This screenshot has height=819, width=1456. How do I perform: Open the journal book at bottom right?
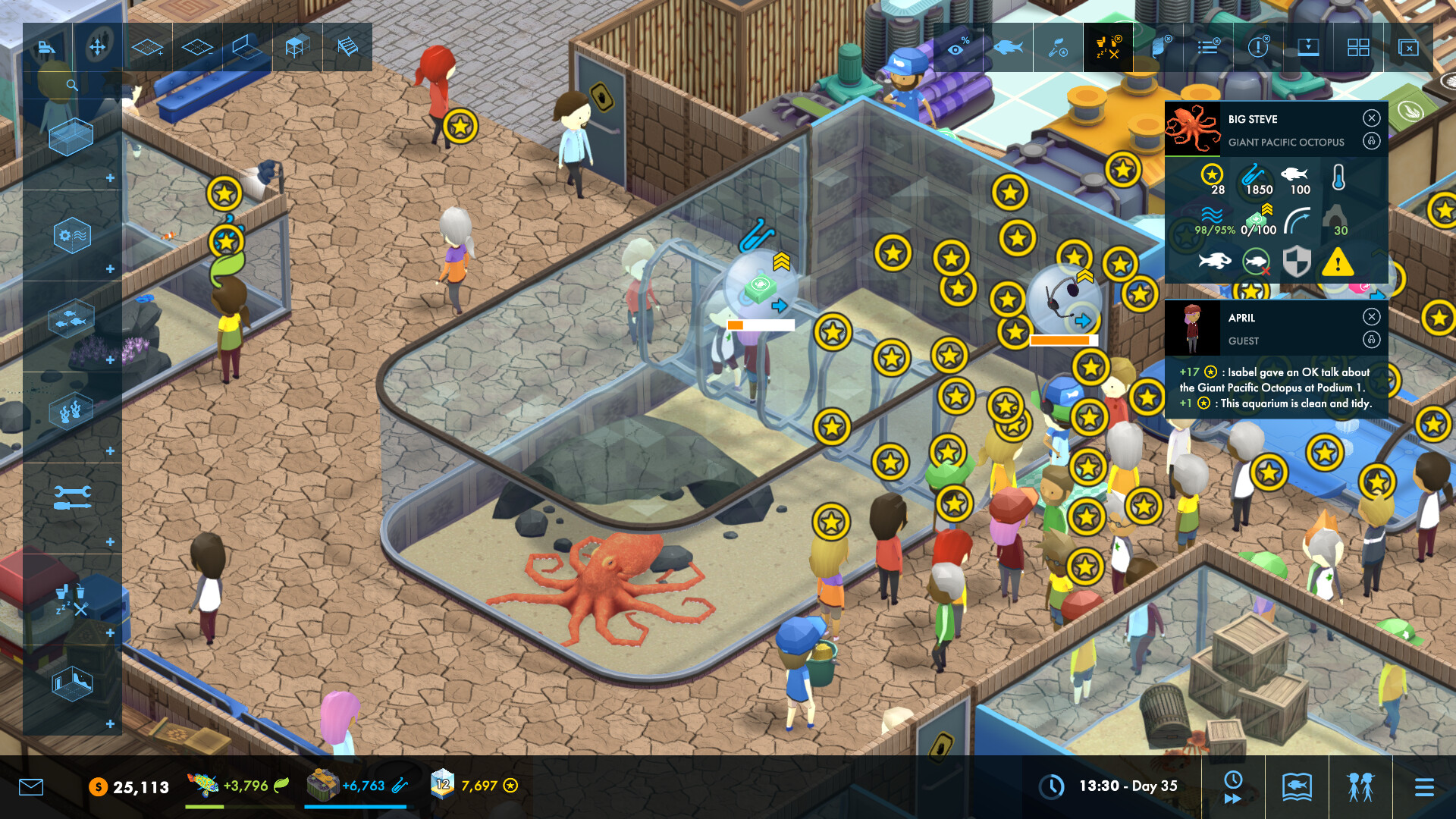tap(1297, 786)
